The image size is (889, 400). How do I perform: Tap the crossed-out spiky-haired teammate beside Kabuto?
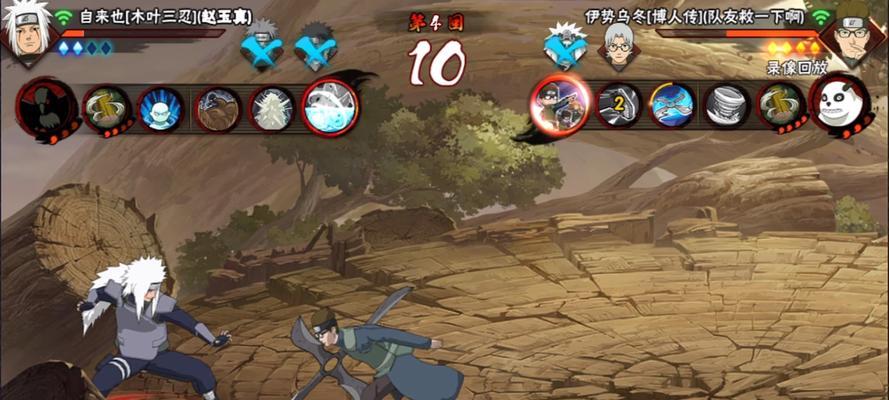[x=566, y=46]
